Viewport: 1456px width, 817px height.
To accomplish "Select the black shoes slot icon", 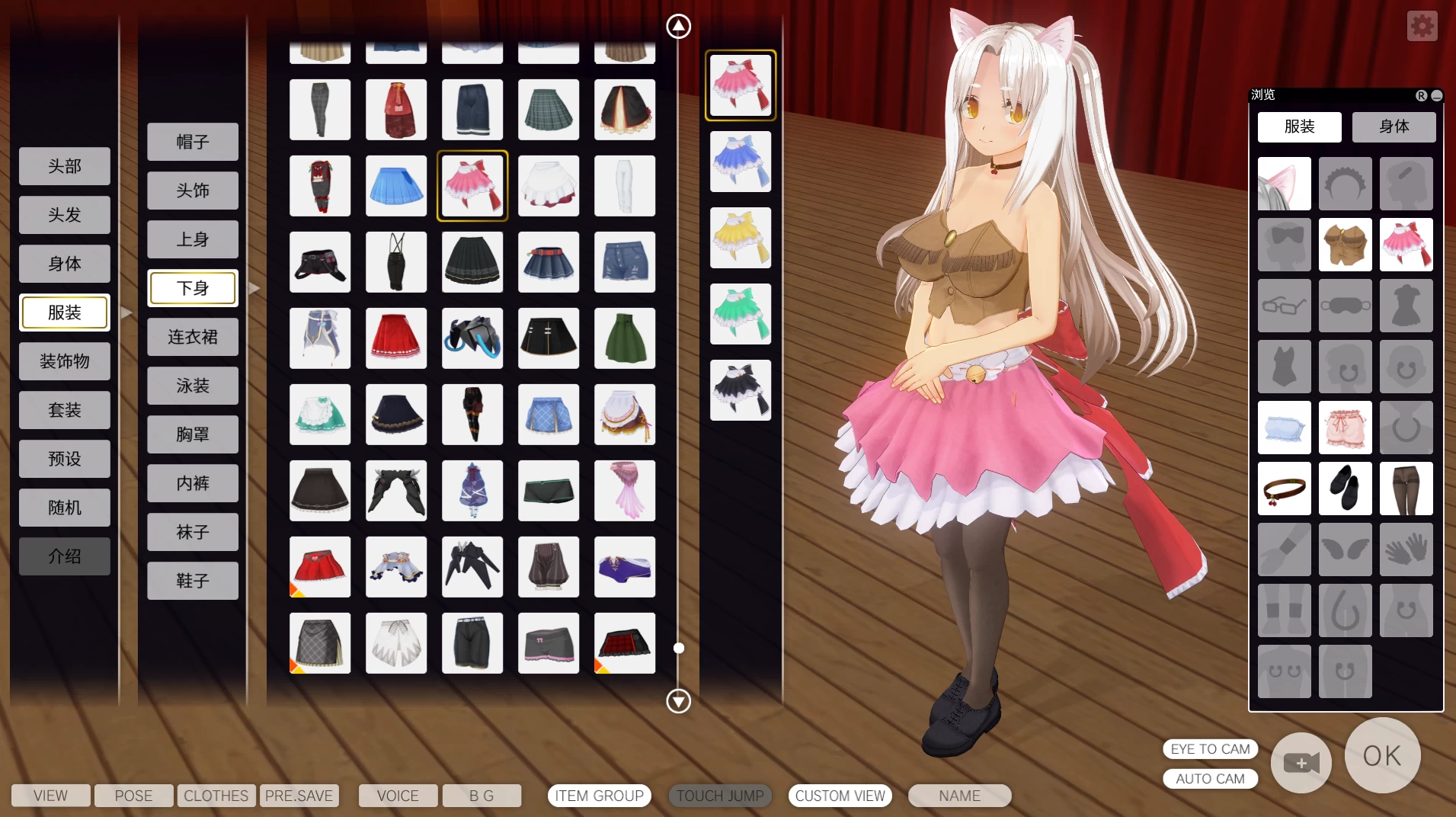I will [x=1346, y=489].
